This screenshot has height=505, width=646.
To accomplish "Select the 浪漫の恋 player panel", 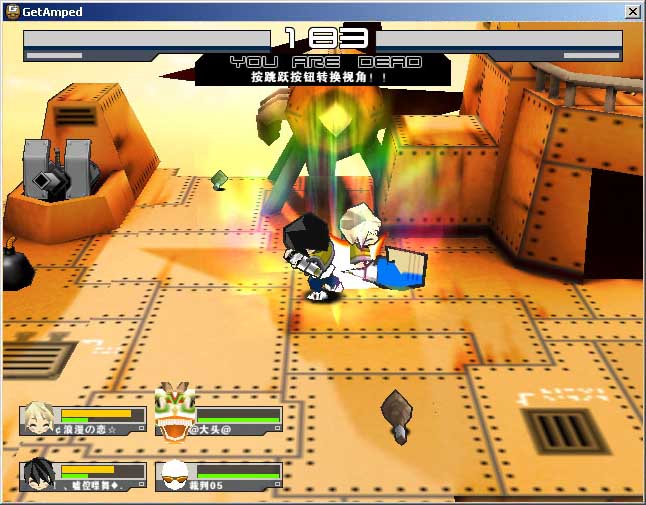I will point(84,420).
